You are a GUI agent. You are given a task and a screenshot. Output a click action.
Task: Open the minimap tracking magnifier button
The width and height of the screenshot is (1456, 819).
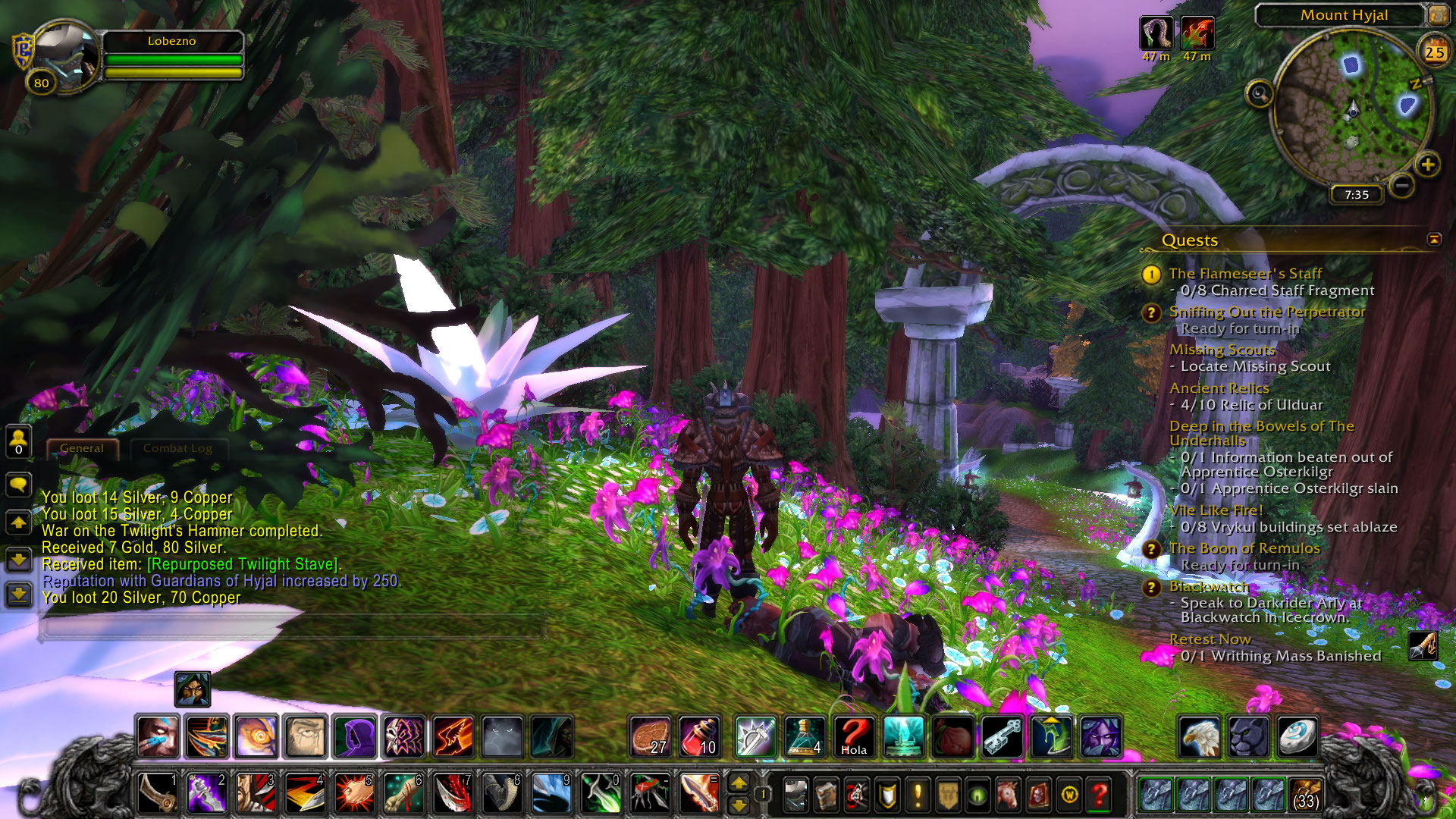click(x=1260, y=94)
